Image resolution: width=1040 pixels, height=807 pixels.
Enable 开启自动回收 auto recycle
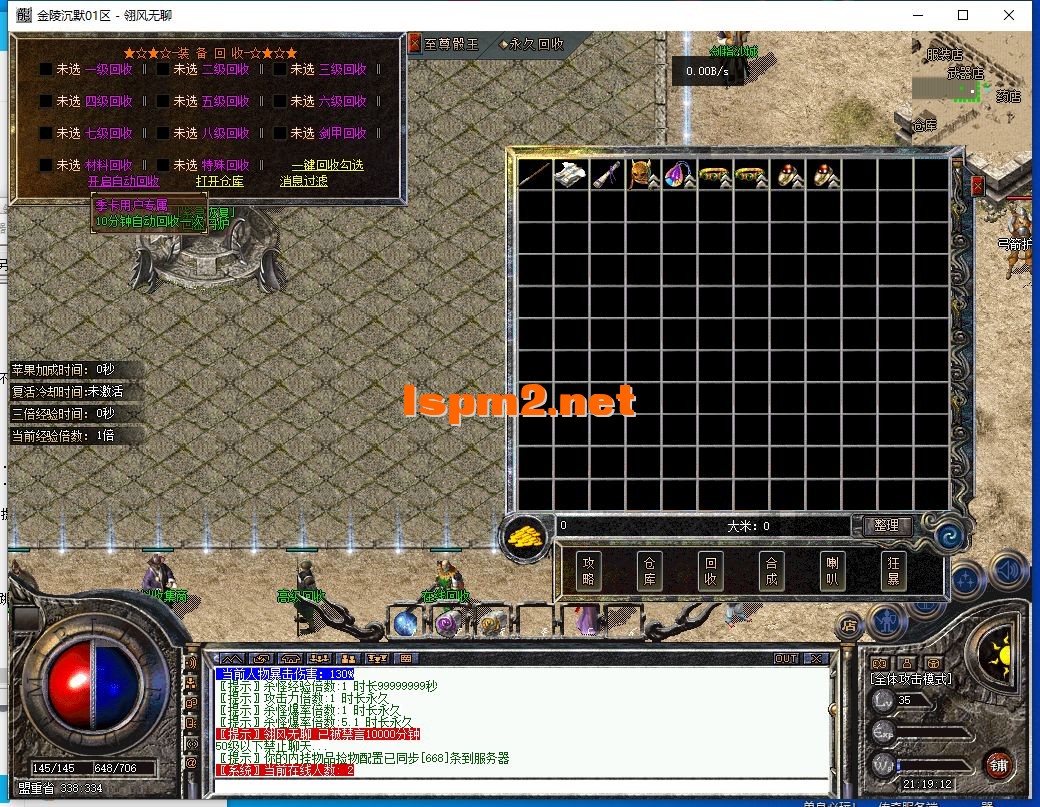point(123,182)
